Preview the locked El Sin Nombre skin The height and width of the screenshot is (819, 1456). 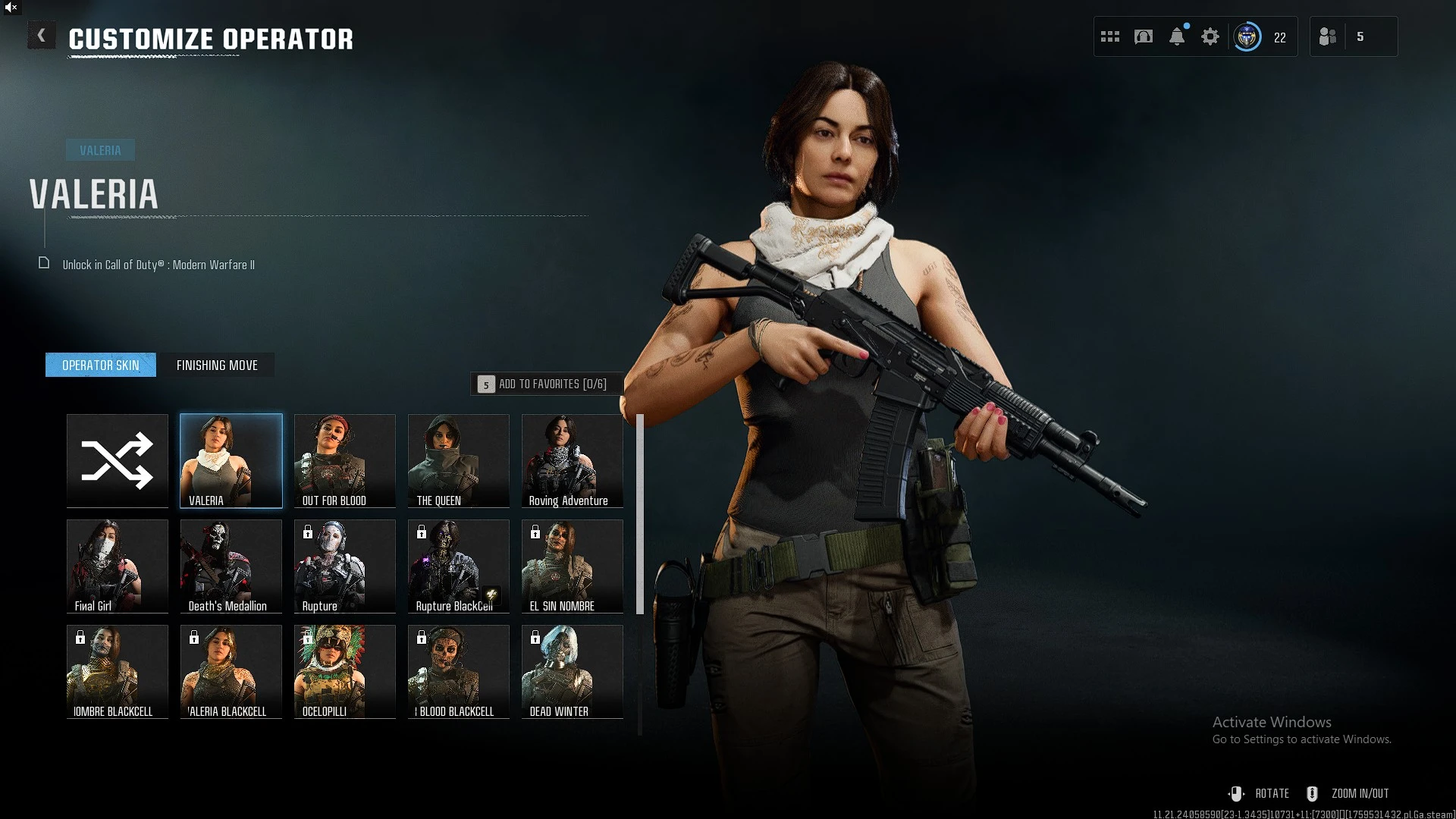pos(573,566)
